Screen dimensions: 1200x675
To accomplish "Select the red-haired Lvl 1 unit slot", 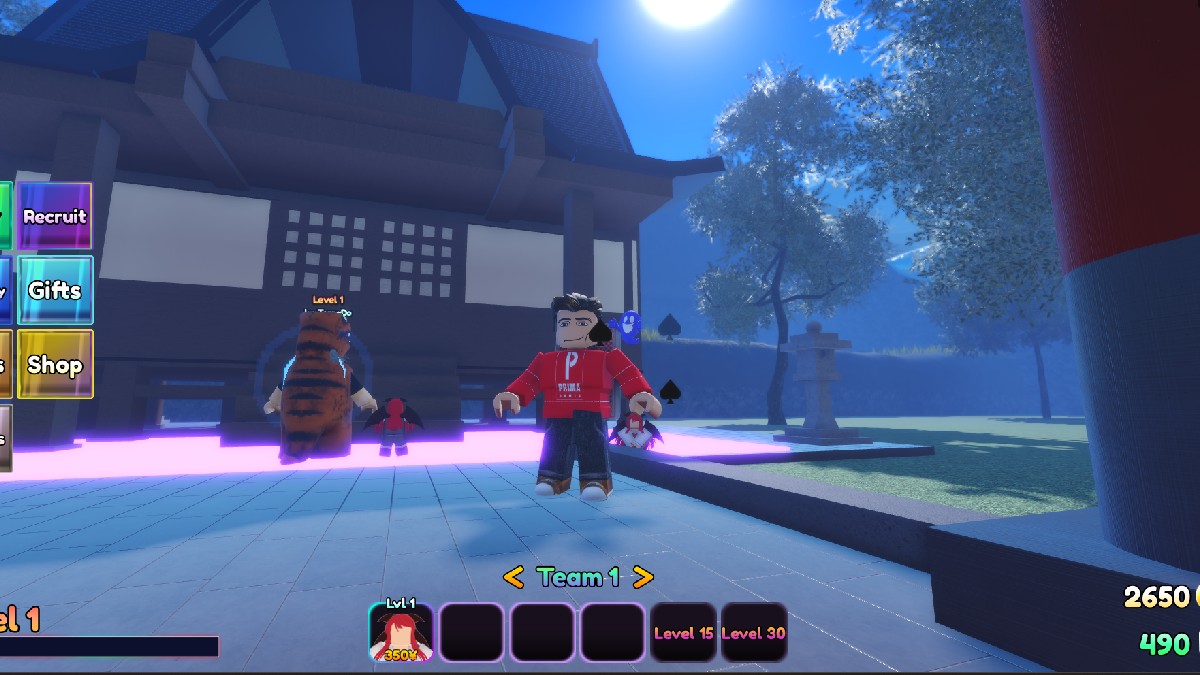I will (x=401, y=633).
